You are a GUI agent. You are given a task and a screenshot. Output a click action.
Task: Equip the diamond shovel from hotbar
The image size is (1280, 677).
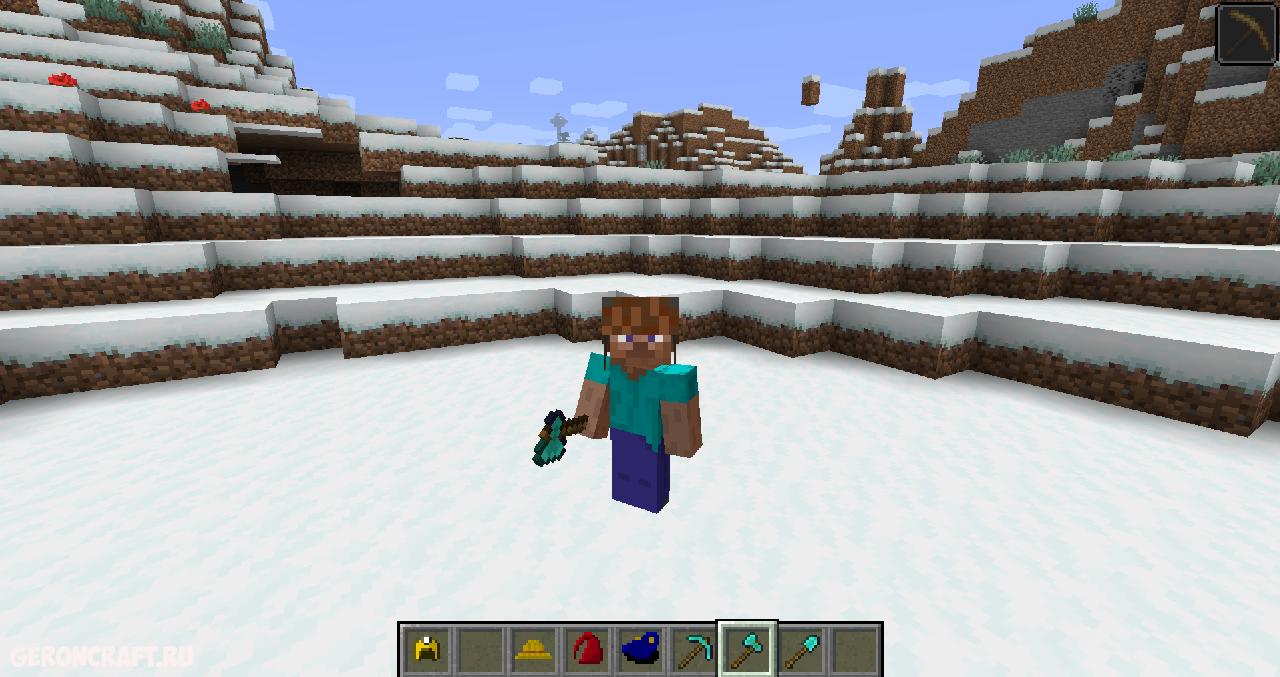tap(800, 650)
